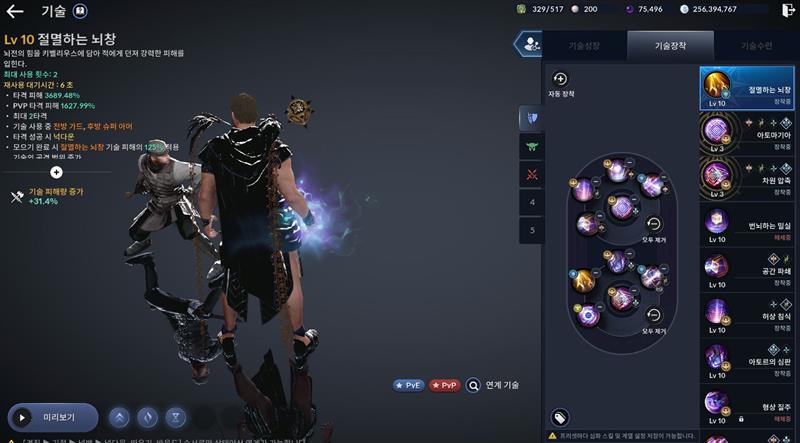800x443 pixels.
Task: Go back using the top-left arrow
Action: point(15,12)
